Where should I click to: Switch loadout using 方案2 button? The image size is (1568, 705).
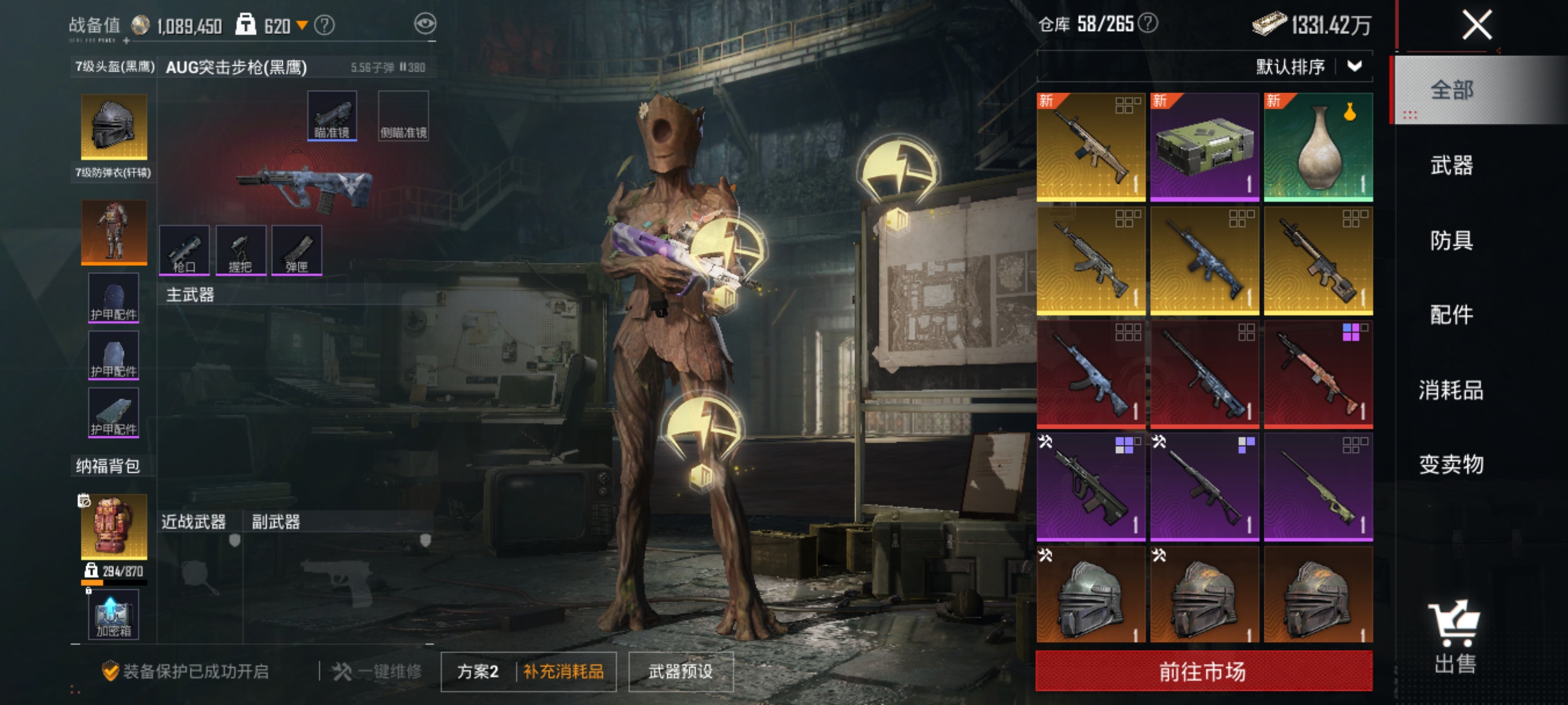[478, 671]
